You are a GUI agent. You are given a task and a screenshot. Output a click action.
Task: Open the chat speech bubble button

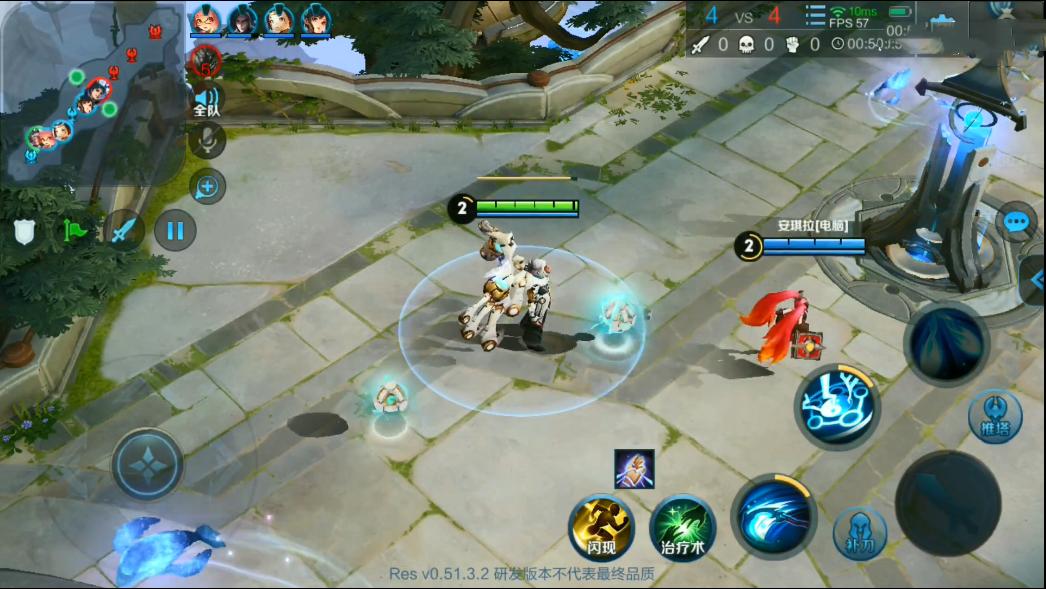coord(1016,221)
